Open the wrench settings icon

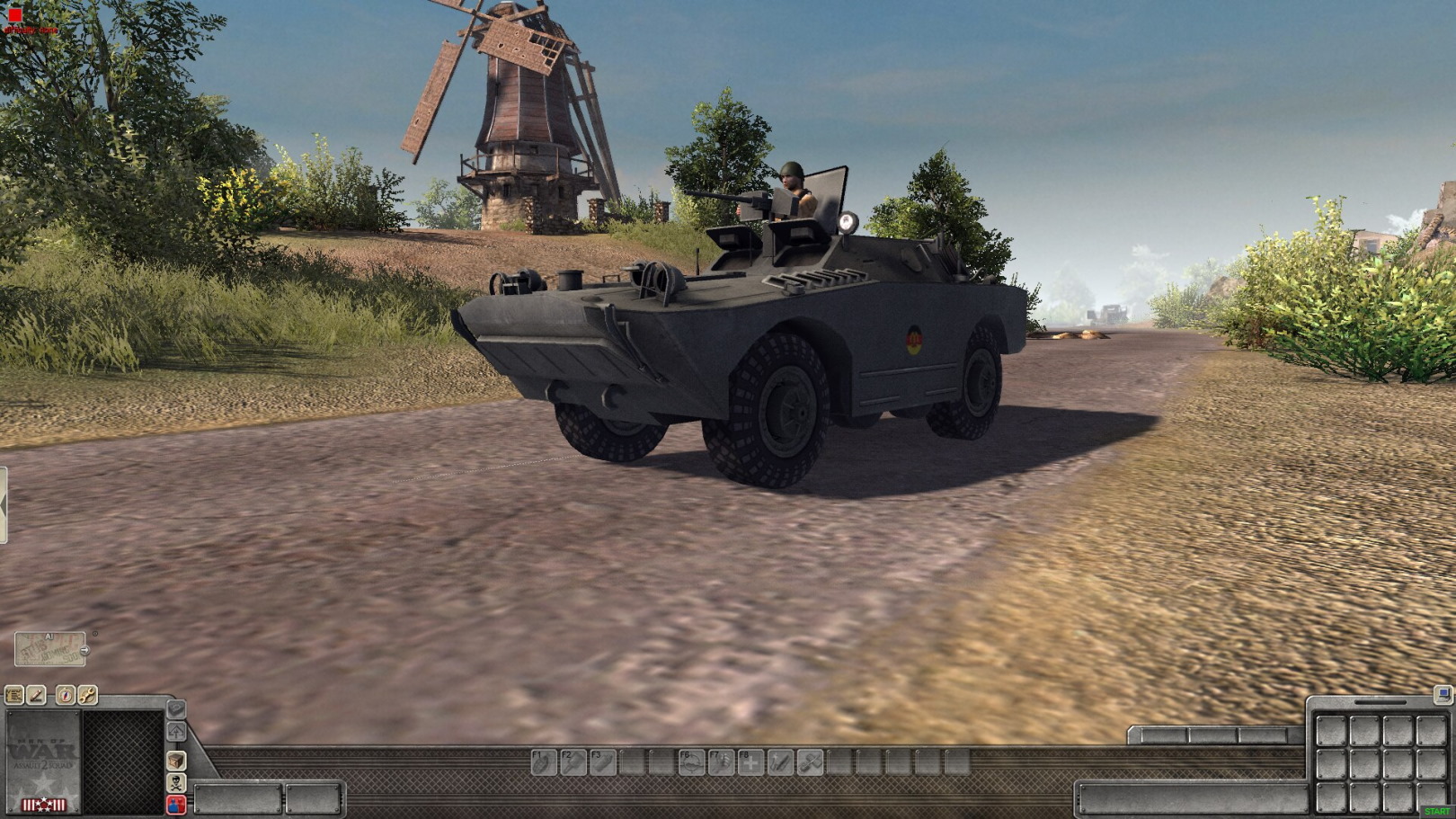pyautogui.click(x=87, y=695)
